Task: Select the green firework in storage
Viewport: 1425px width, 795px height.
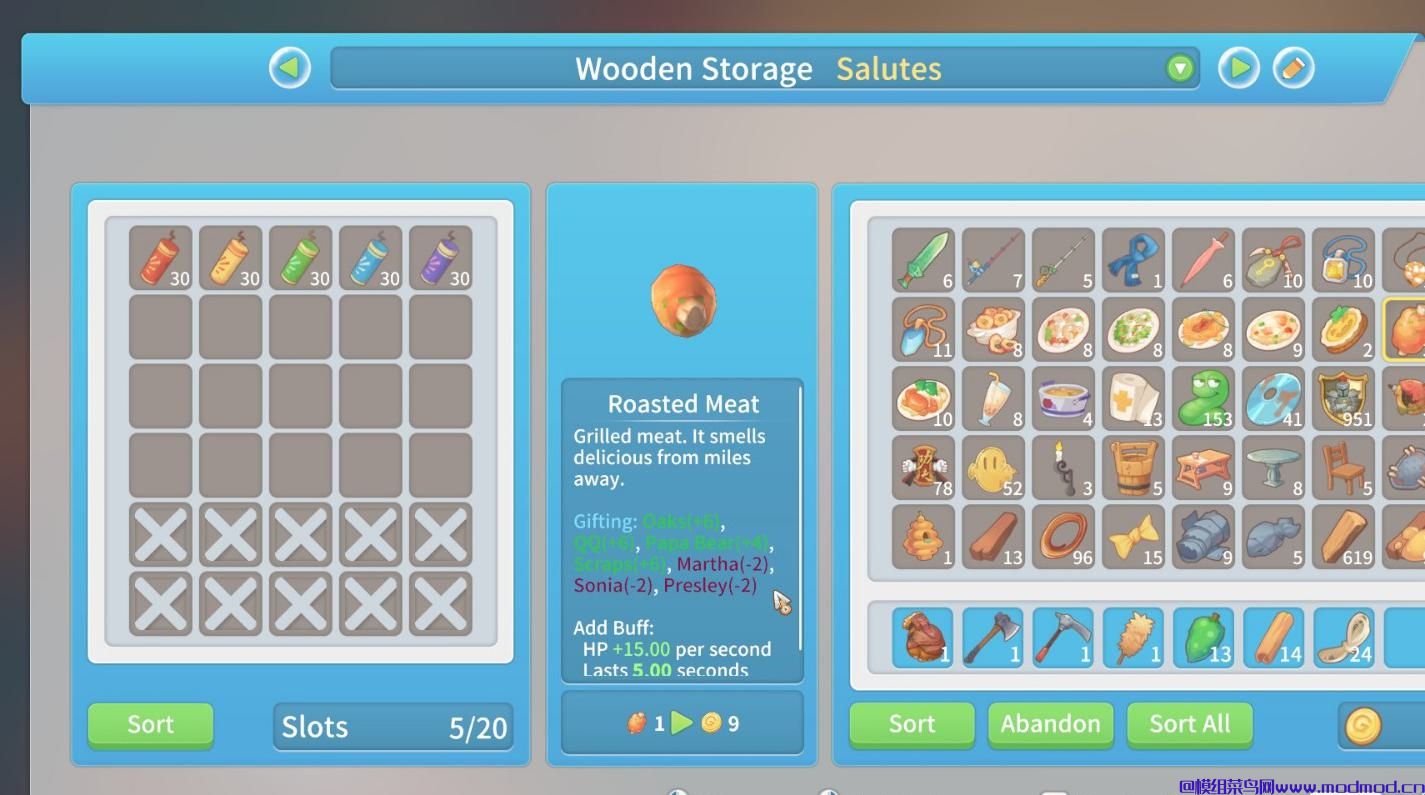Action: [x=300, y=258]
